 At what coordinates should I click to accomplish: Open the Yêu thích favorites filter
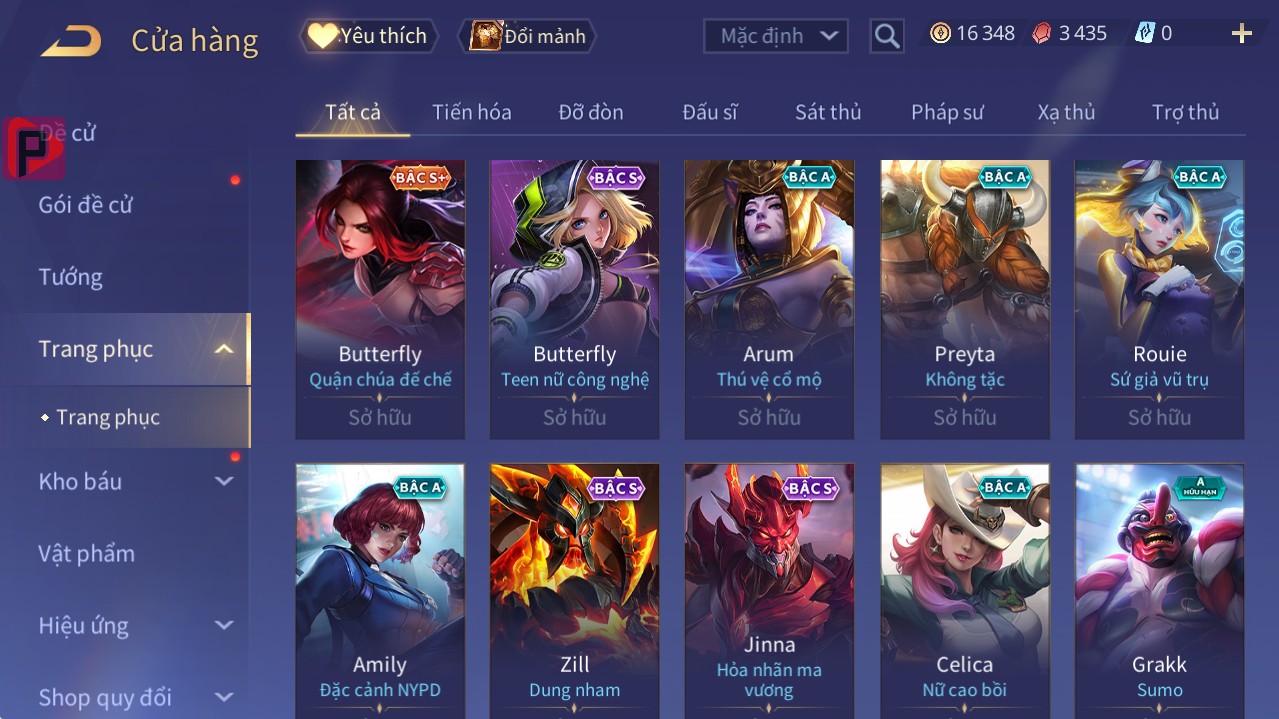point(369,36)
